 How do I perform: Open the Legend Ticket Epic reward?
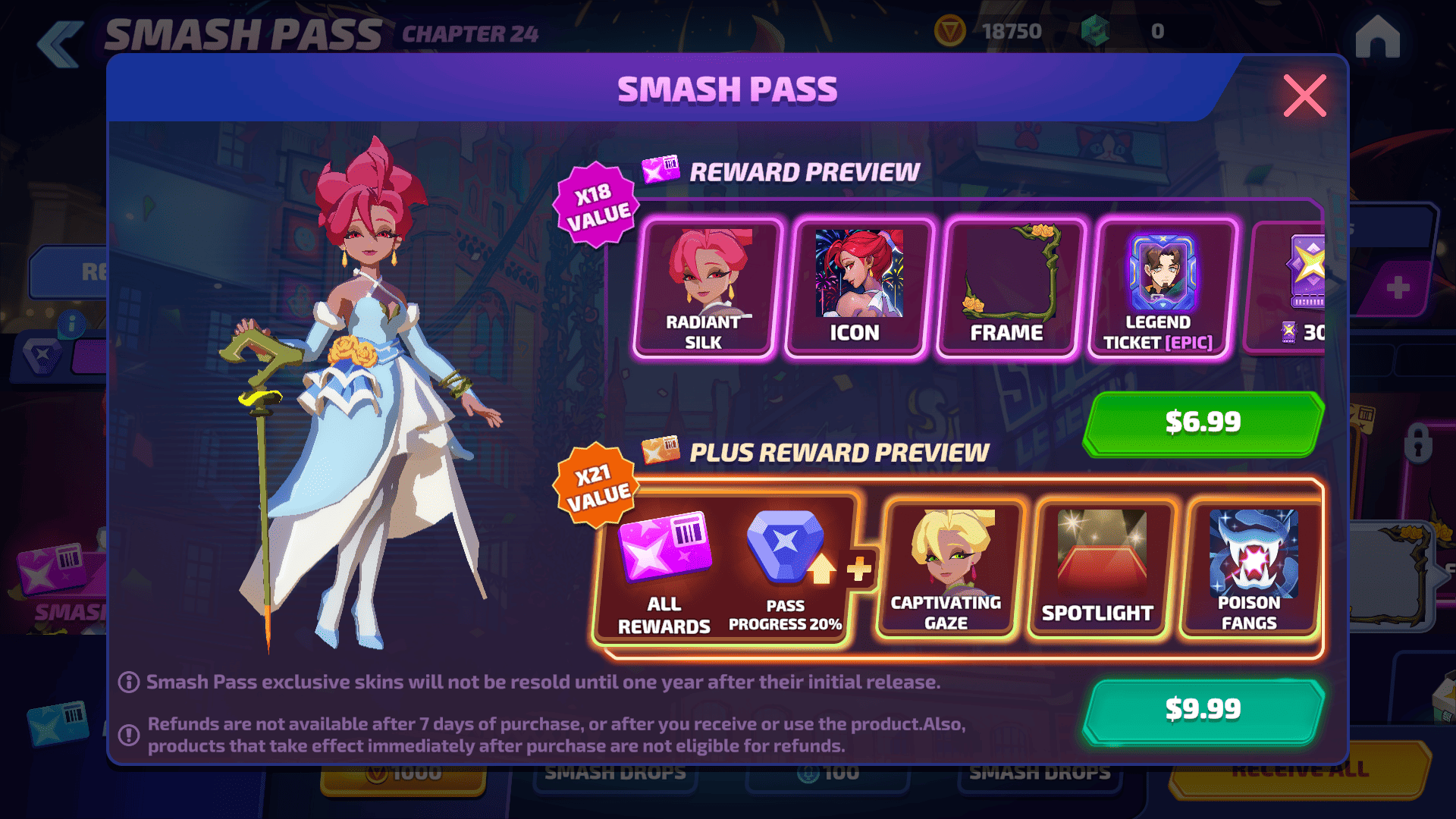[1159, 288]
